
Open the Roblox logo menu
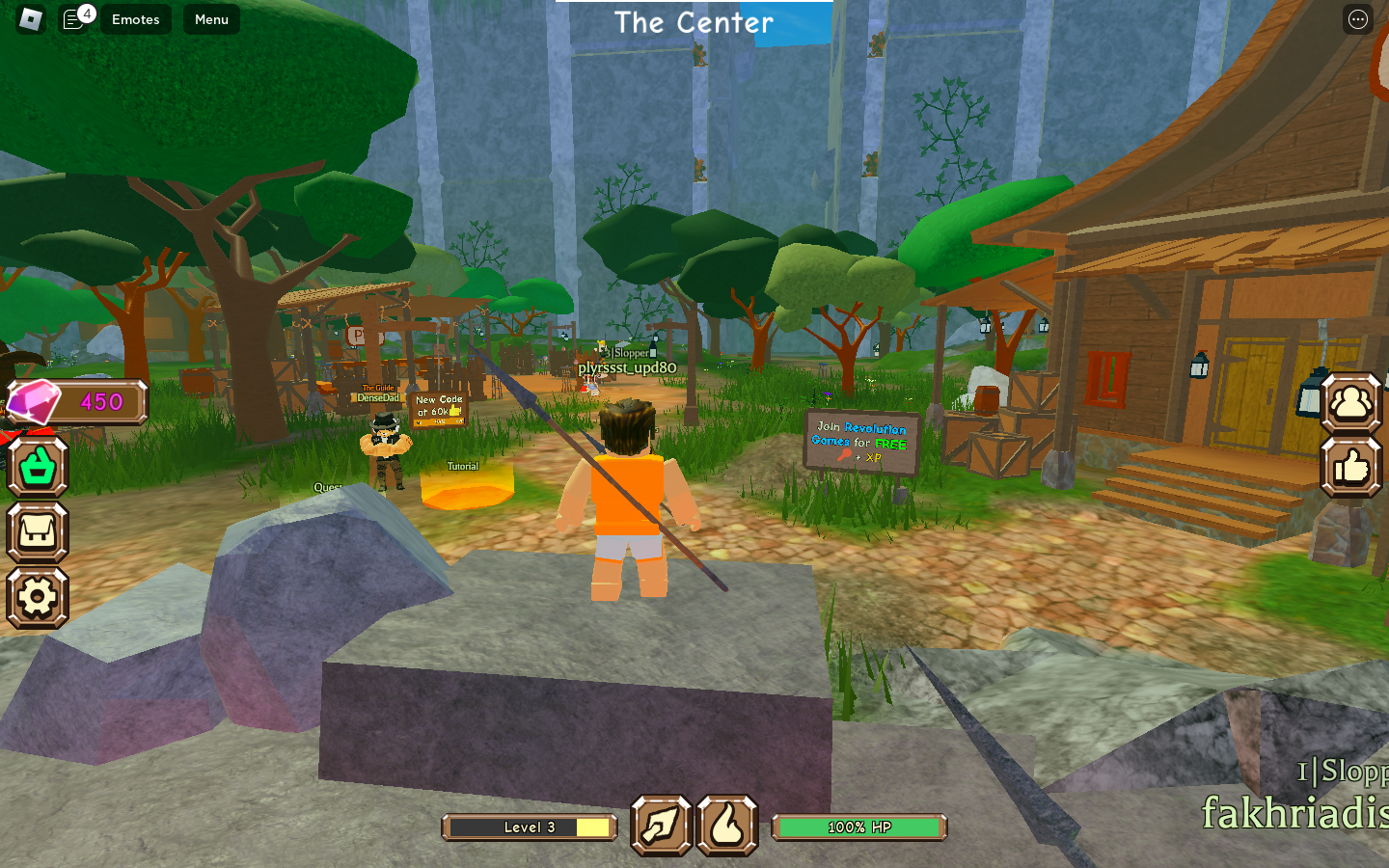[x=31, y=19]
